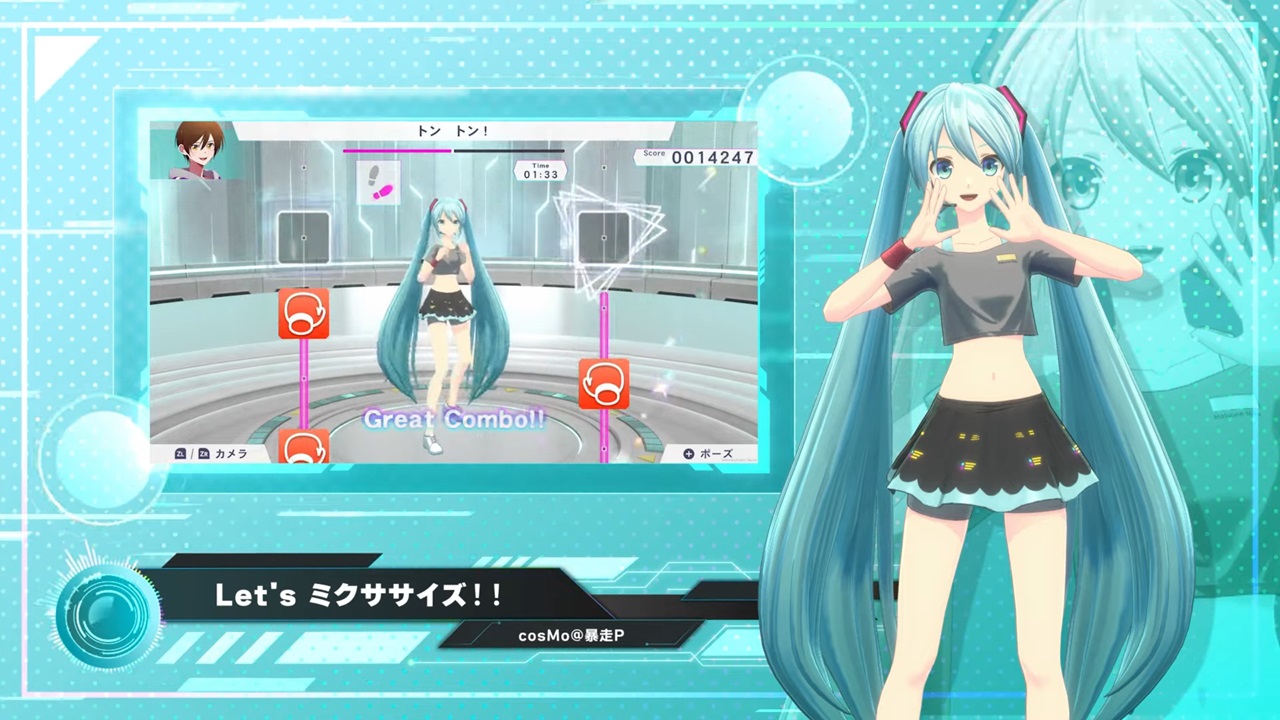Click the plus button icon next to ポーズ
The height and width of the screenshot is (720, 1280).
click(688, 454)
